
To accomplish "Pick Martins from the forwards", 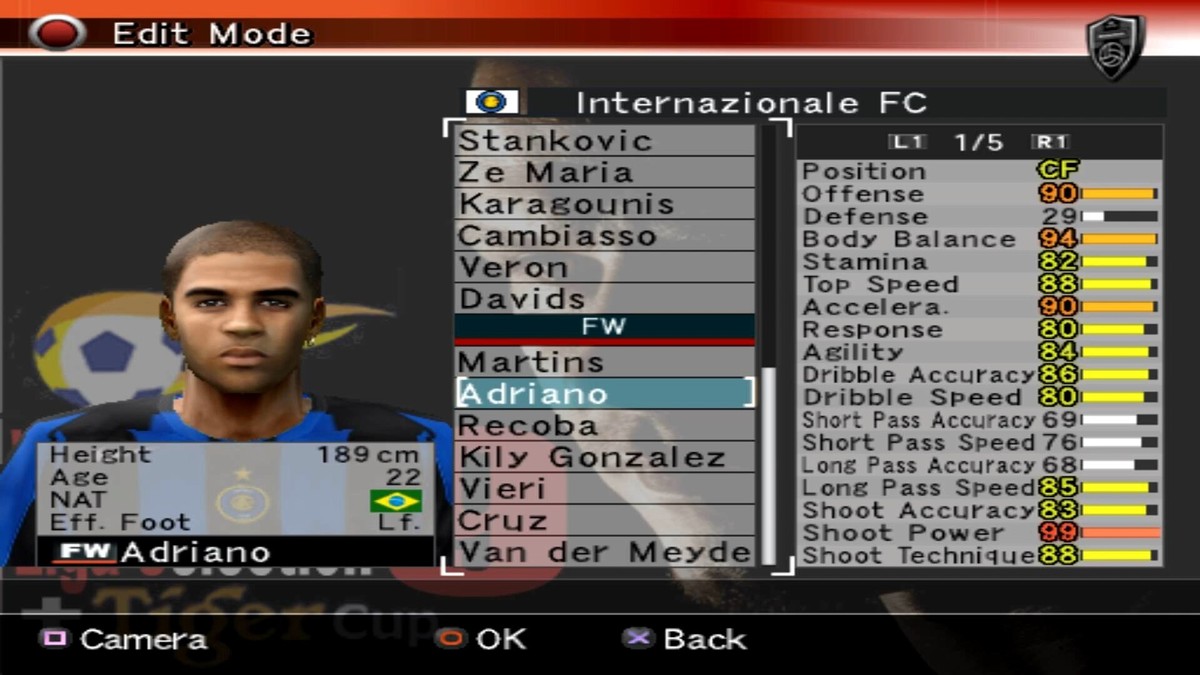I will [x=604, y=362].
